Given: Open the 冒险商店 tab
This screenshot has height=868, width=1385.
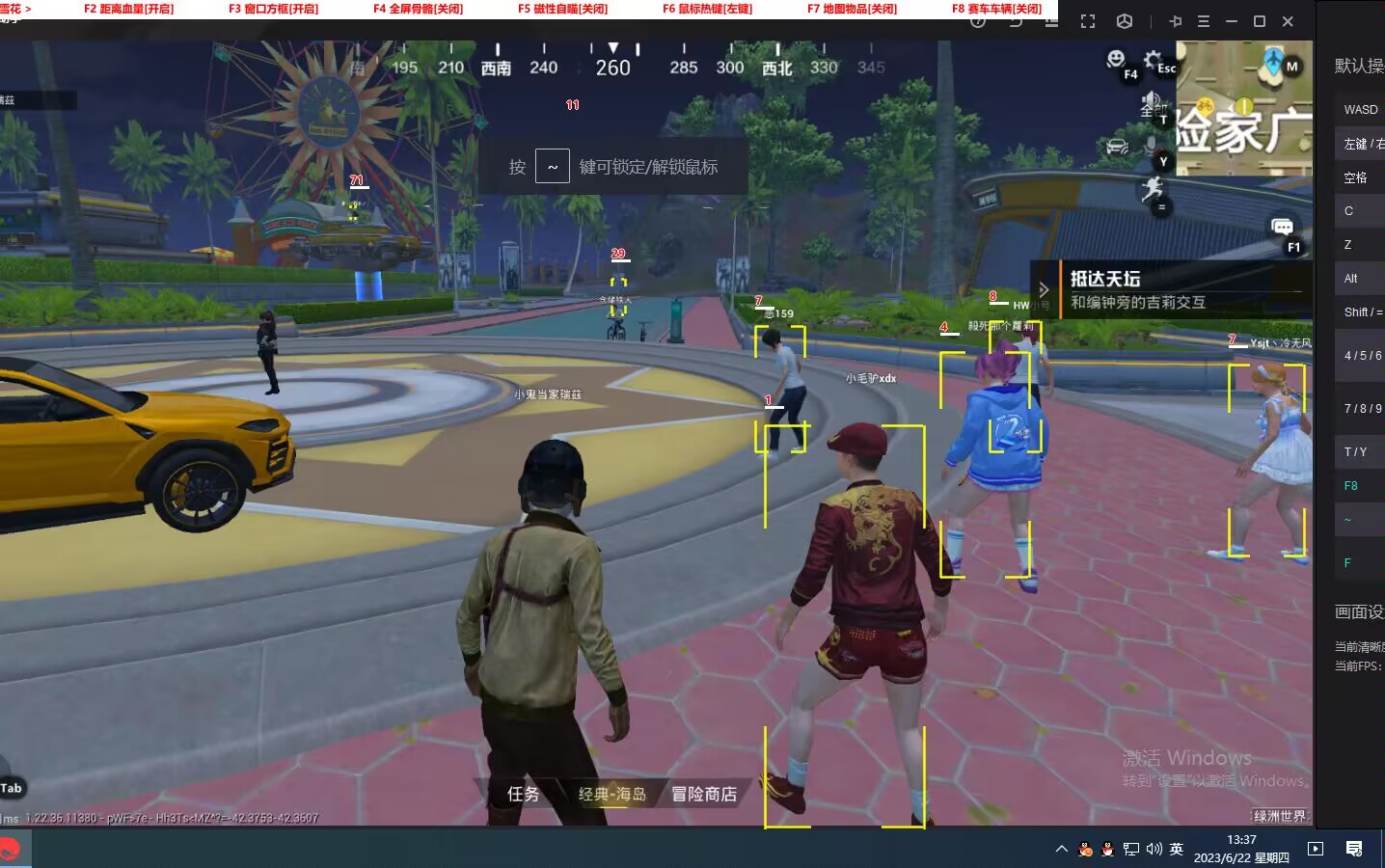Looking at the screenshot, I should pyautogui.click(x=703, y=794).
